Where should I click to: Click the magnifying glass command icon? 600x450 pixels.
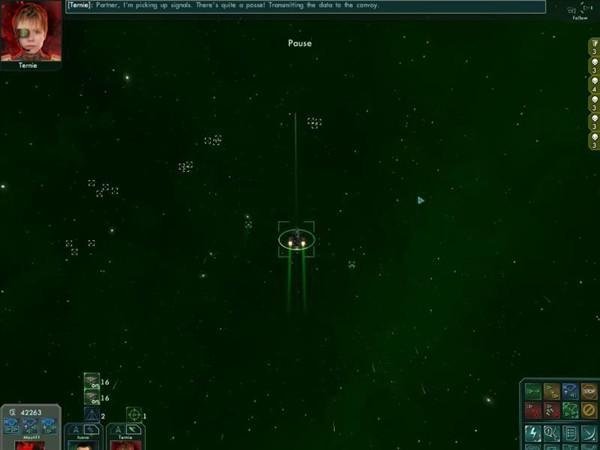coord(552,432)
